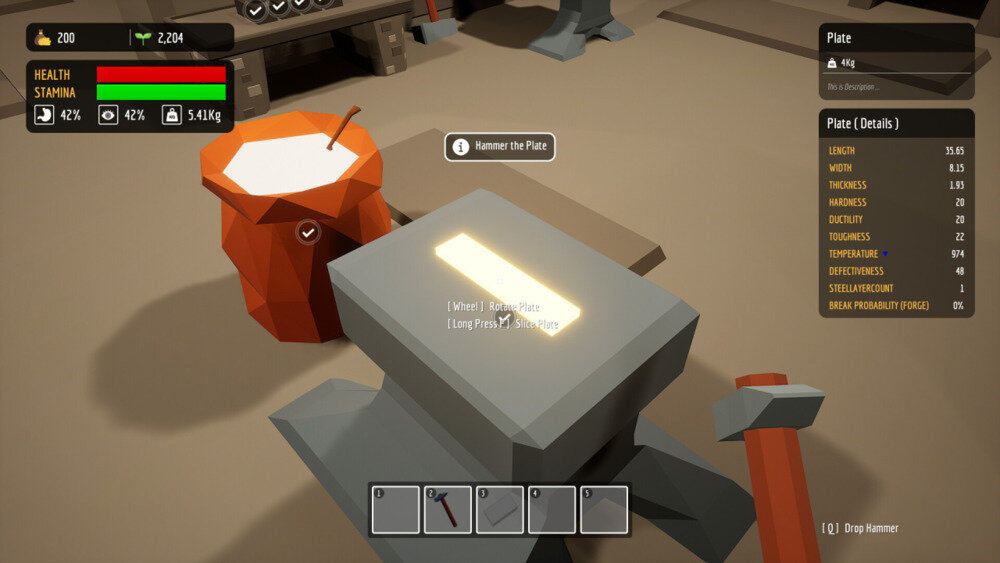Select the plate item in hotbar slot 3
The height and width of the screenshot is (563, 1000).
tap(500, 510)
